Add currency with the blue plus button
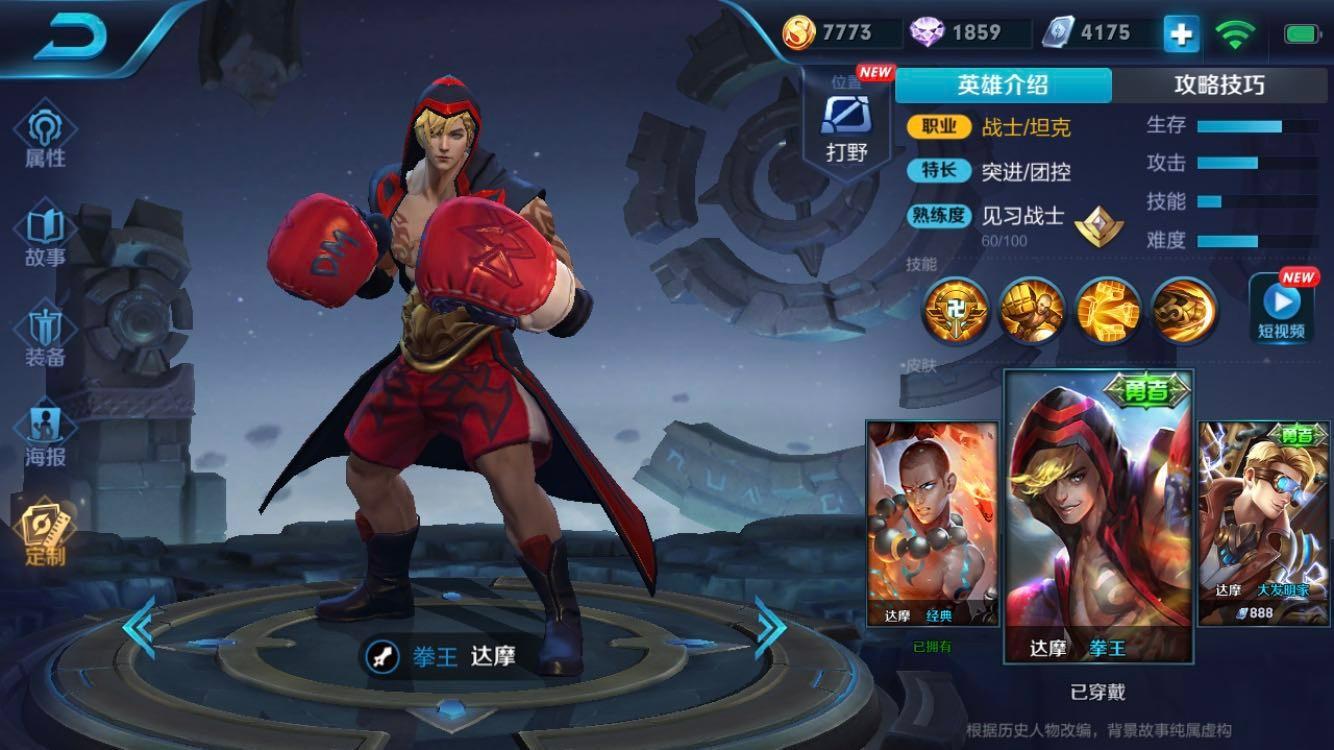Screen dimensions: 1334x750 1181,34
